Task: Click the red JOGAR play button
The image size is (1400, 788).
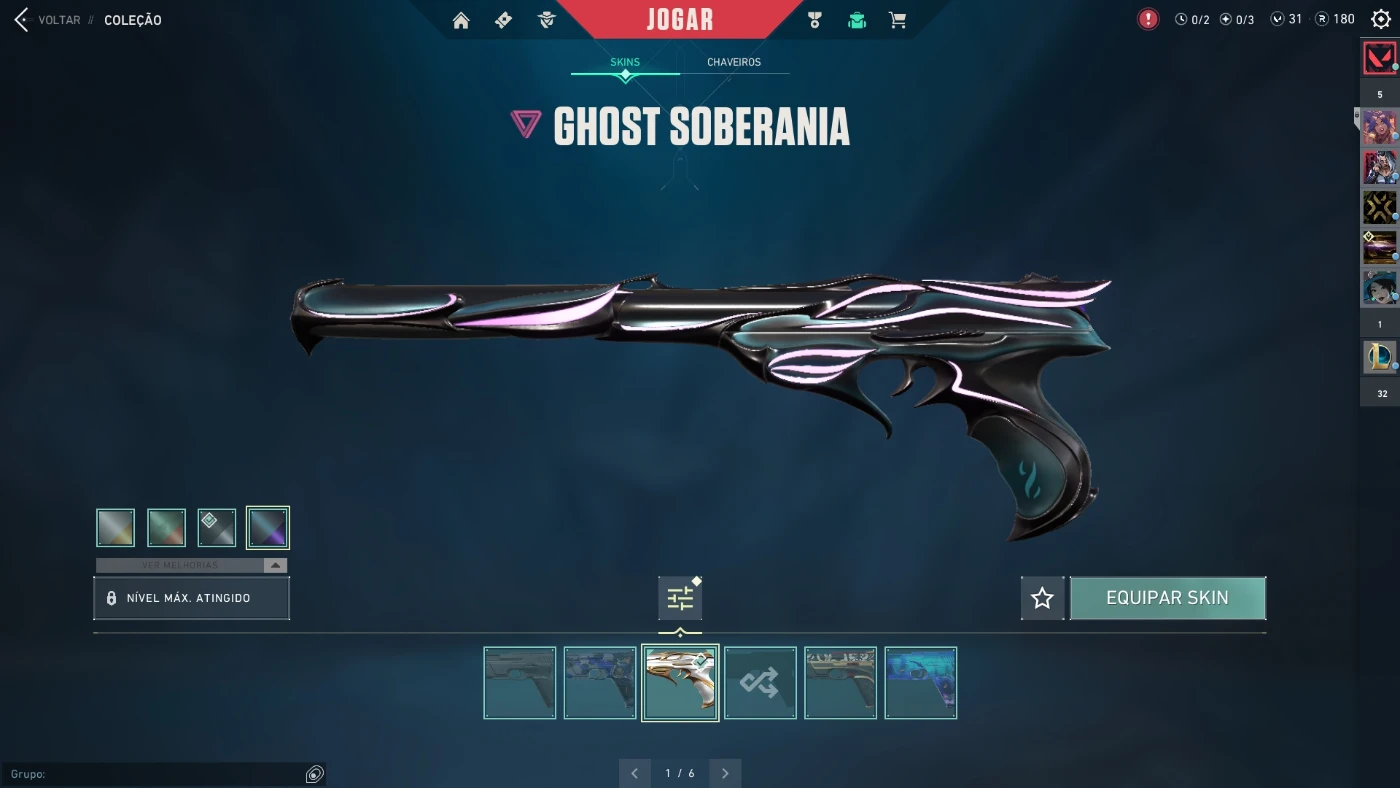Action: click(x=680, y=20)
